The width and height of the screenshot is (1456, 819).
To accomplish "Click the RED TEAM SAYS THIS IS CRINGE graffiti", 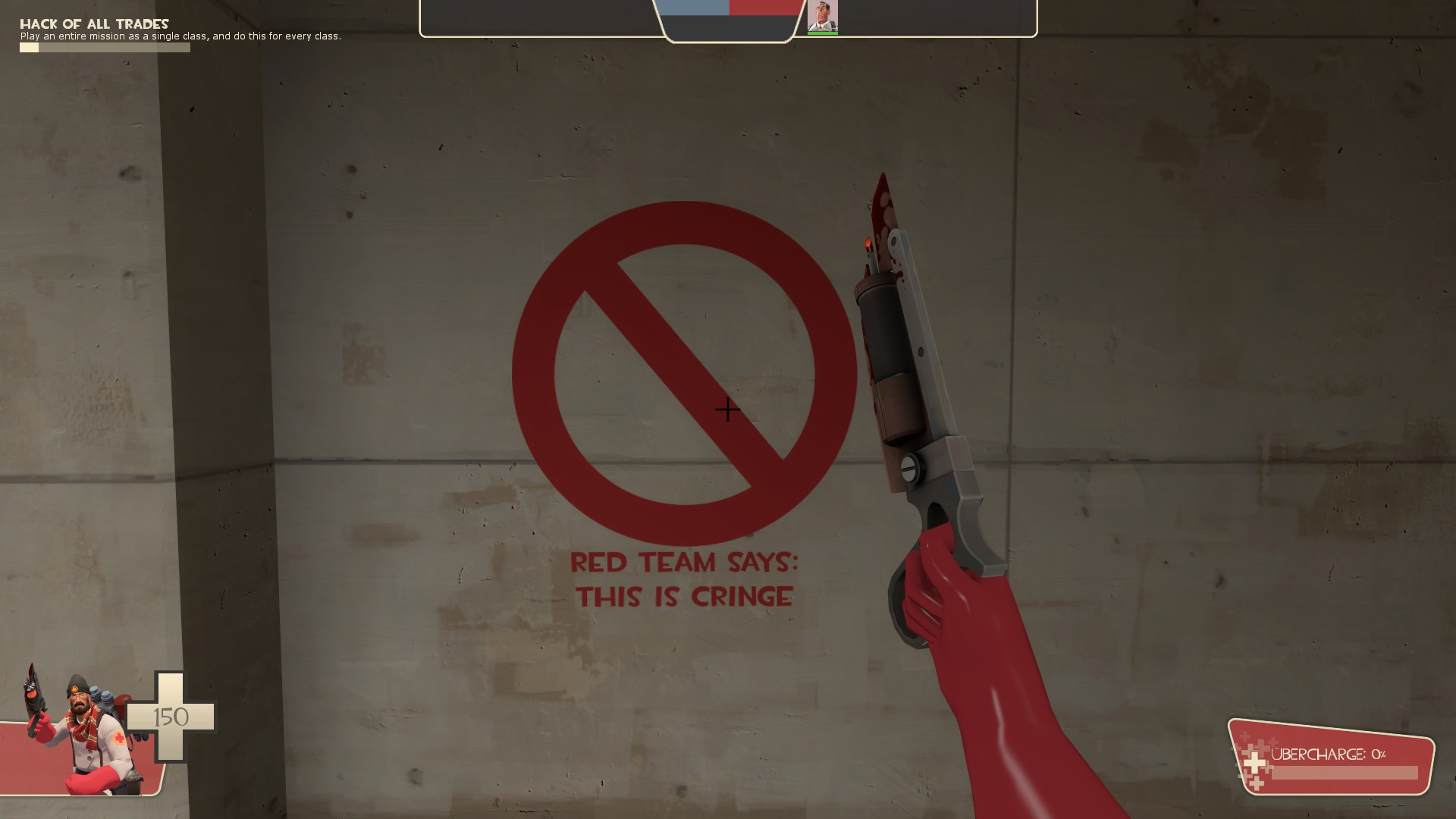I will (x=686, y=580).
